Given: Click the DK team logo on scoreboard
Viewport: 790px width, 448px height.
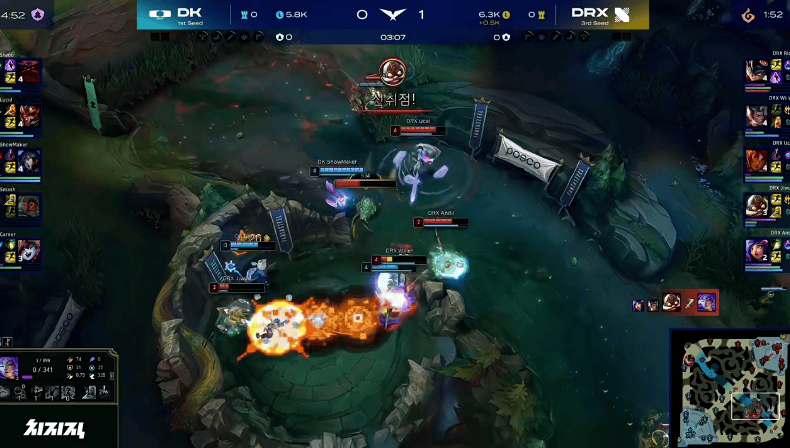Looking at the screenshot, I should click(x=159, y=14).
